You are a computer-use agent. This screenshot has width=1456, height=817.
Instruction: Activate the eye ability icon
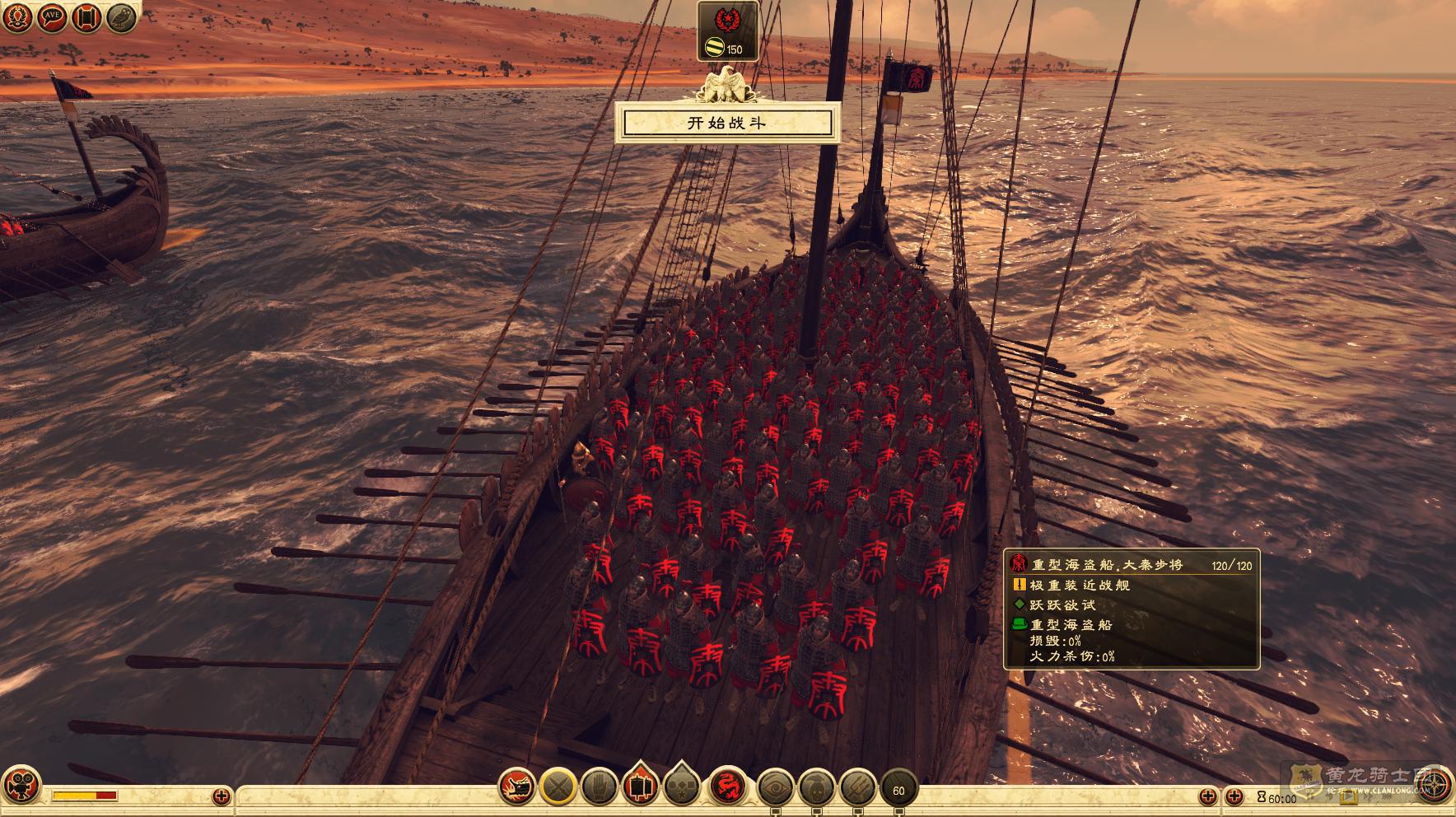coord(776,788)
